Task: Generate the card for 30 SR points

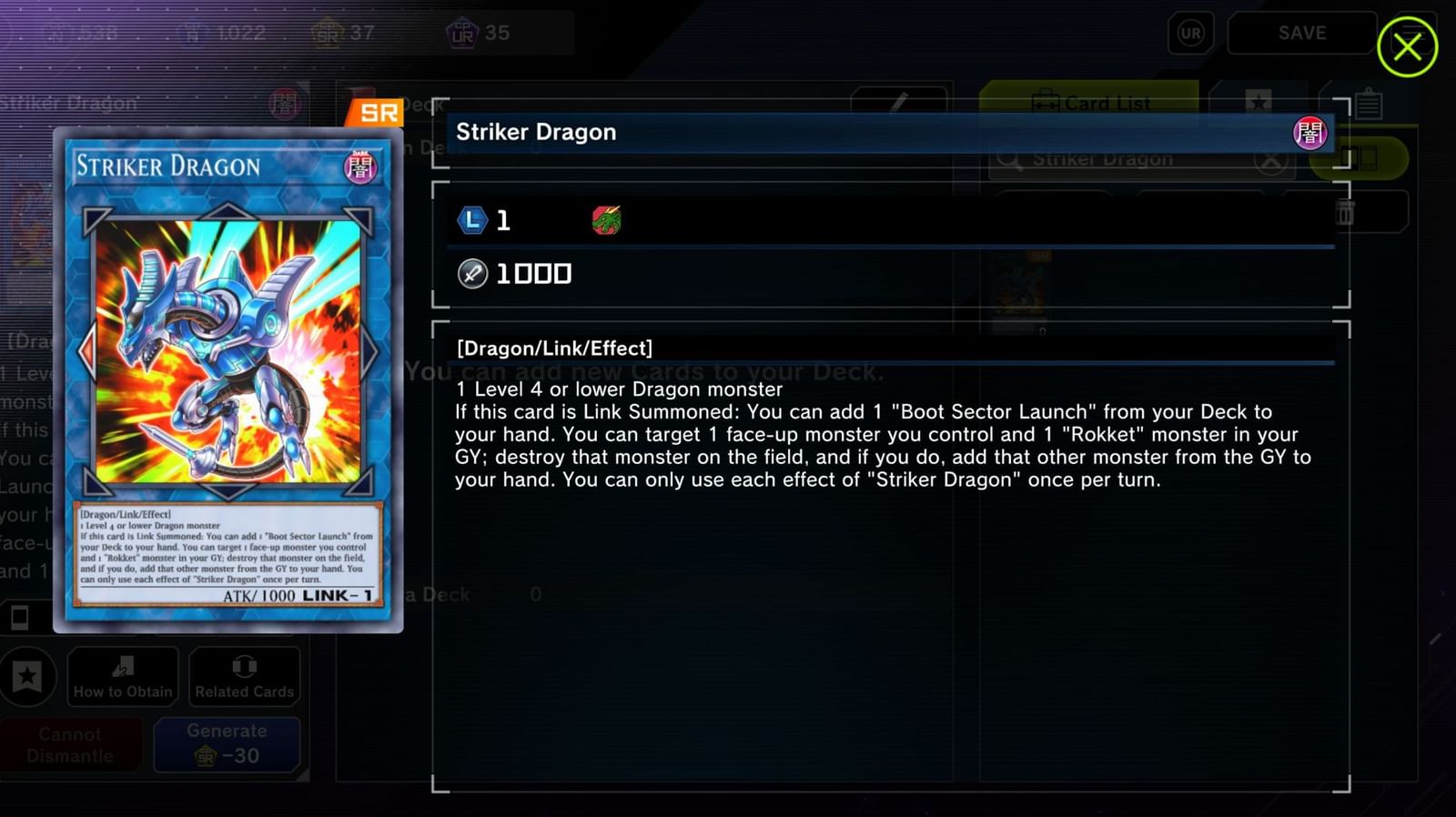Action: click(227, 743)
